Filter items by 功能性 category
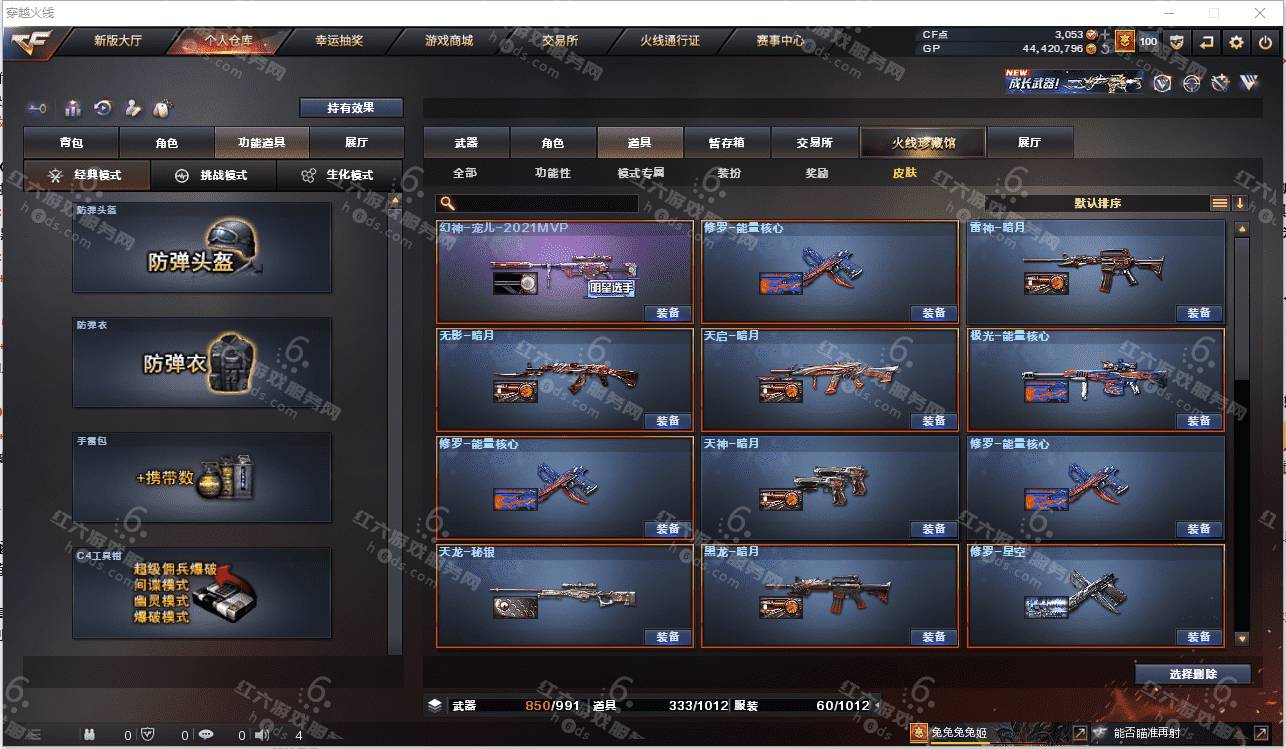The width and height of the screenshot is (1286, 749). pyautogui.click(x=552, y=173)
